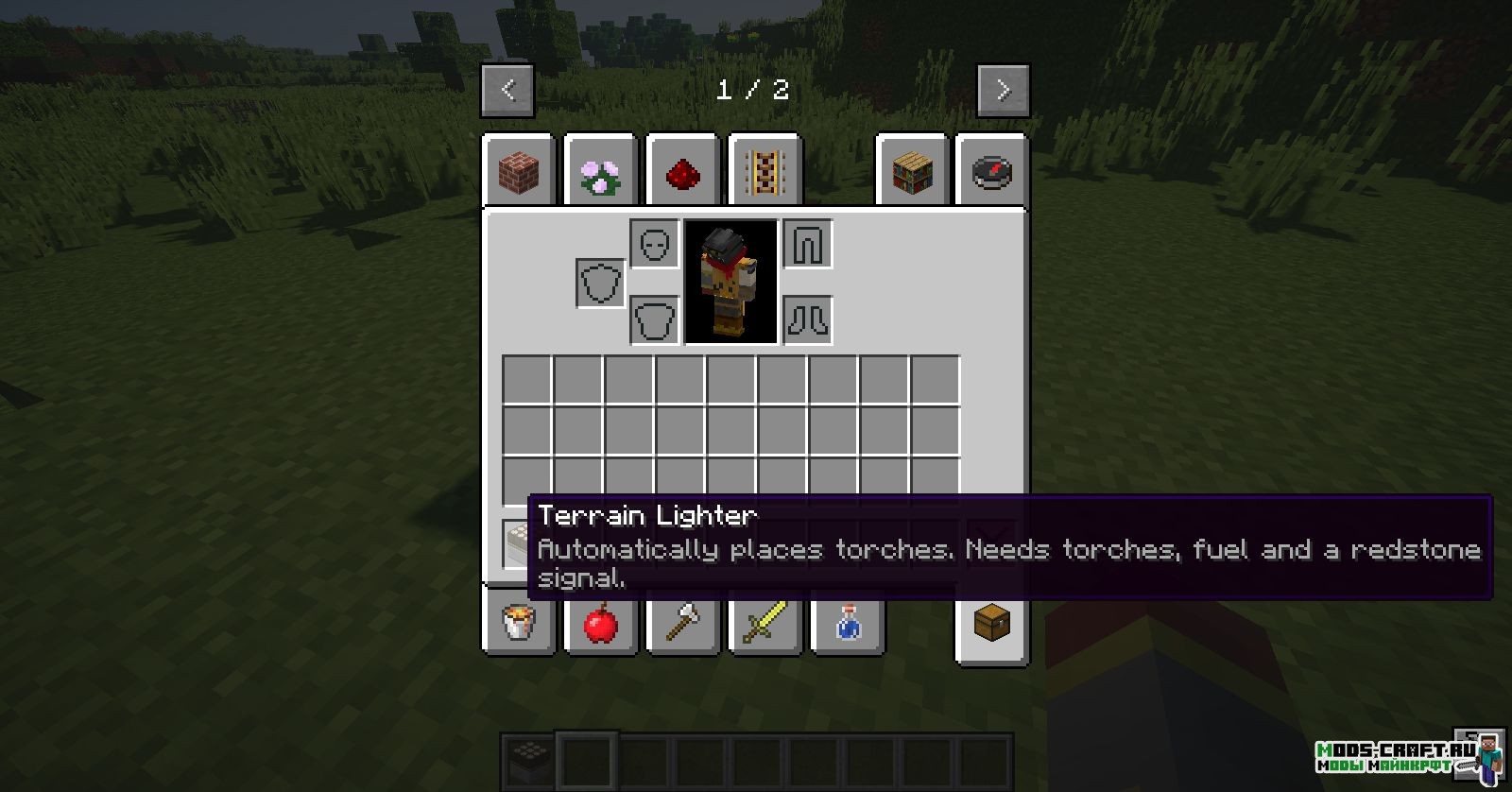
Task: Go to the previous creative page
Action: click(x=508, y=91)
